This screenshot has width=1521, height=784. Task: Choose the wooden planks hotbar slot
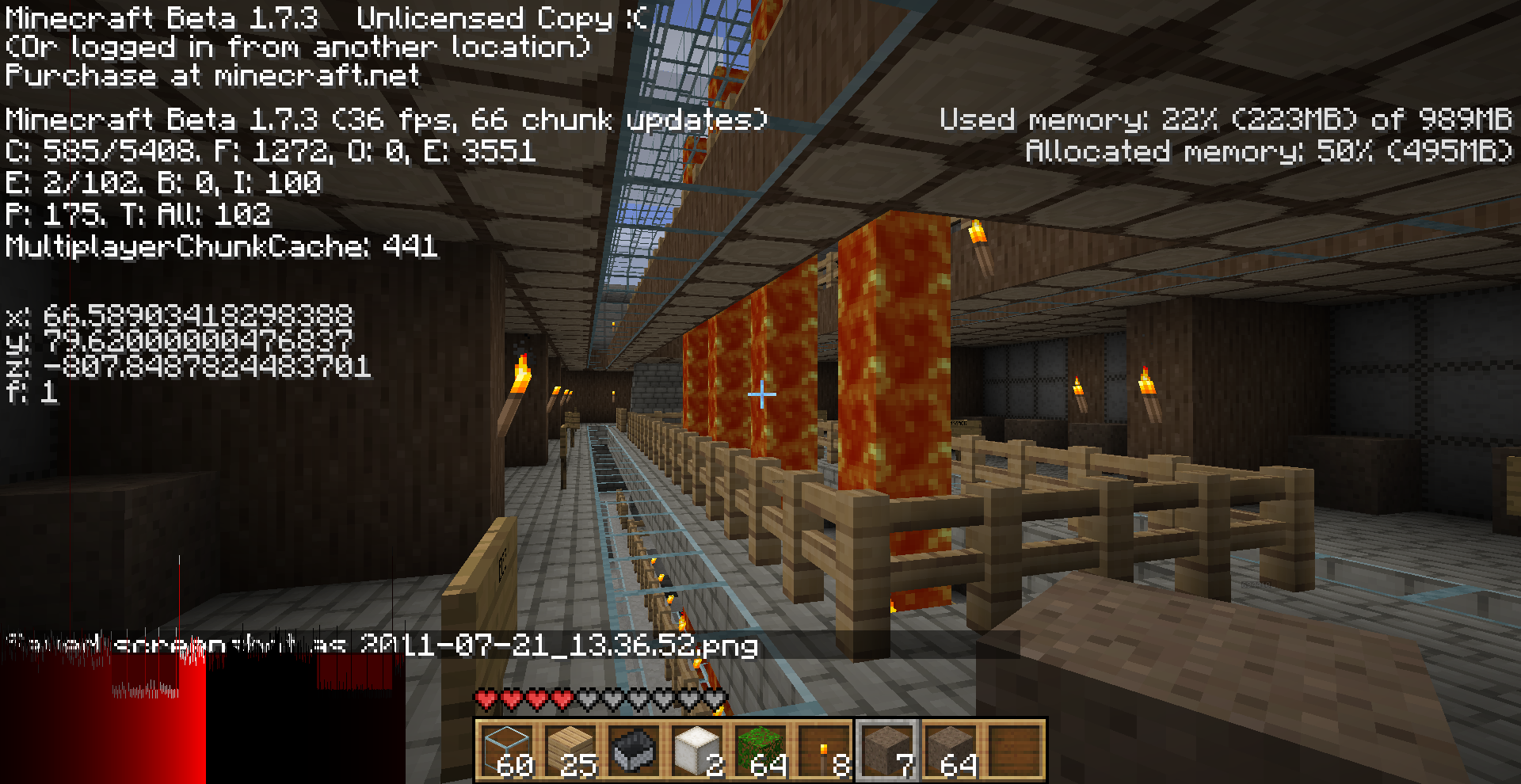[570, 750]
